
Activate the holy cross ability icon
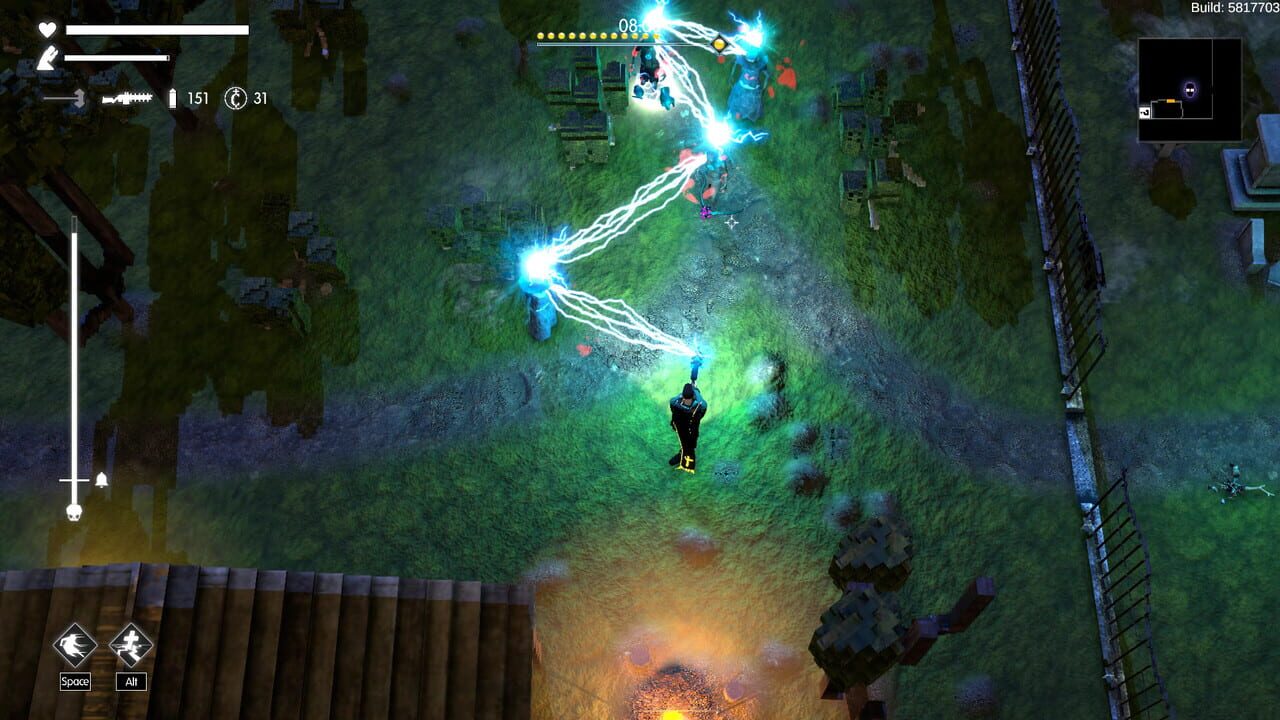130,645
